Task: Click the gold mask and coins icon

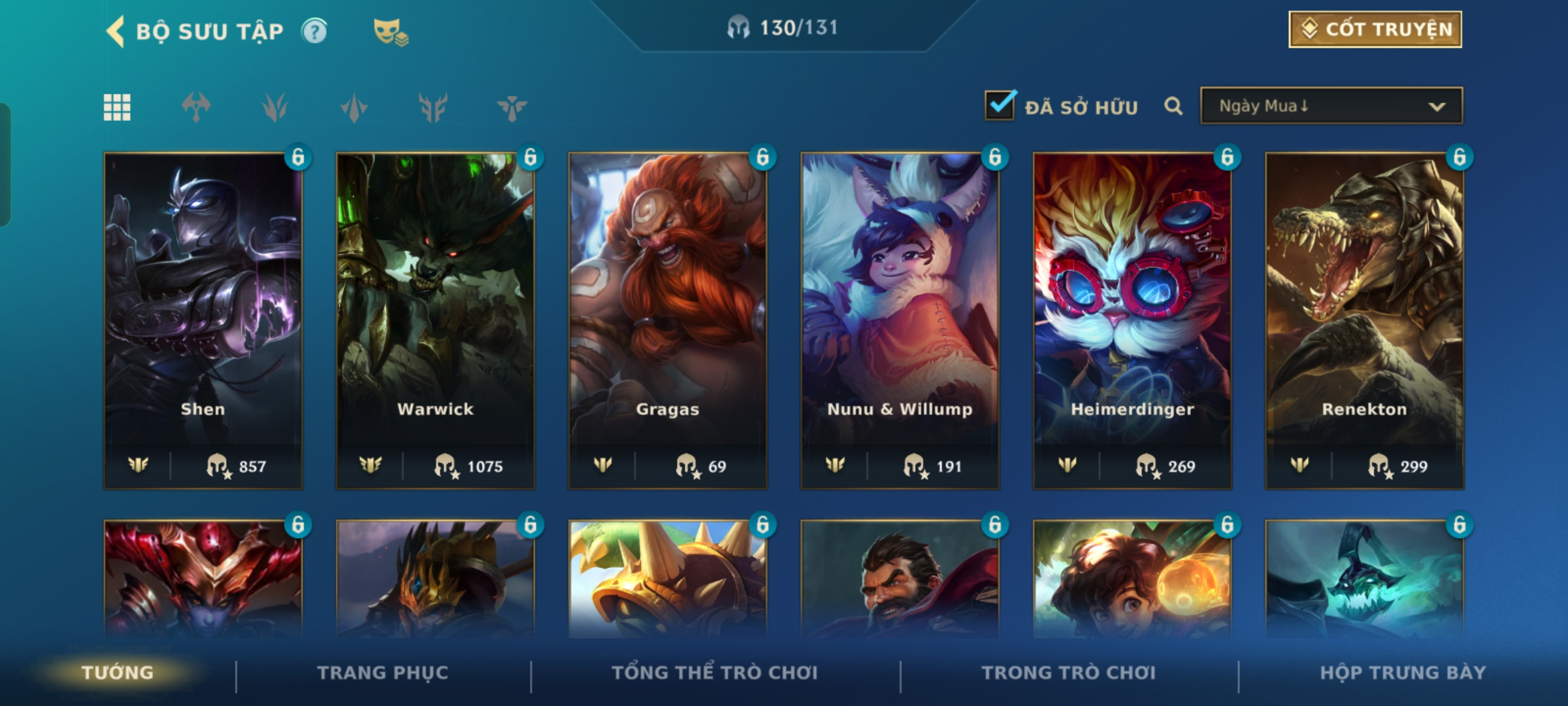Action: click(390, 31)
